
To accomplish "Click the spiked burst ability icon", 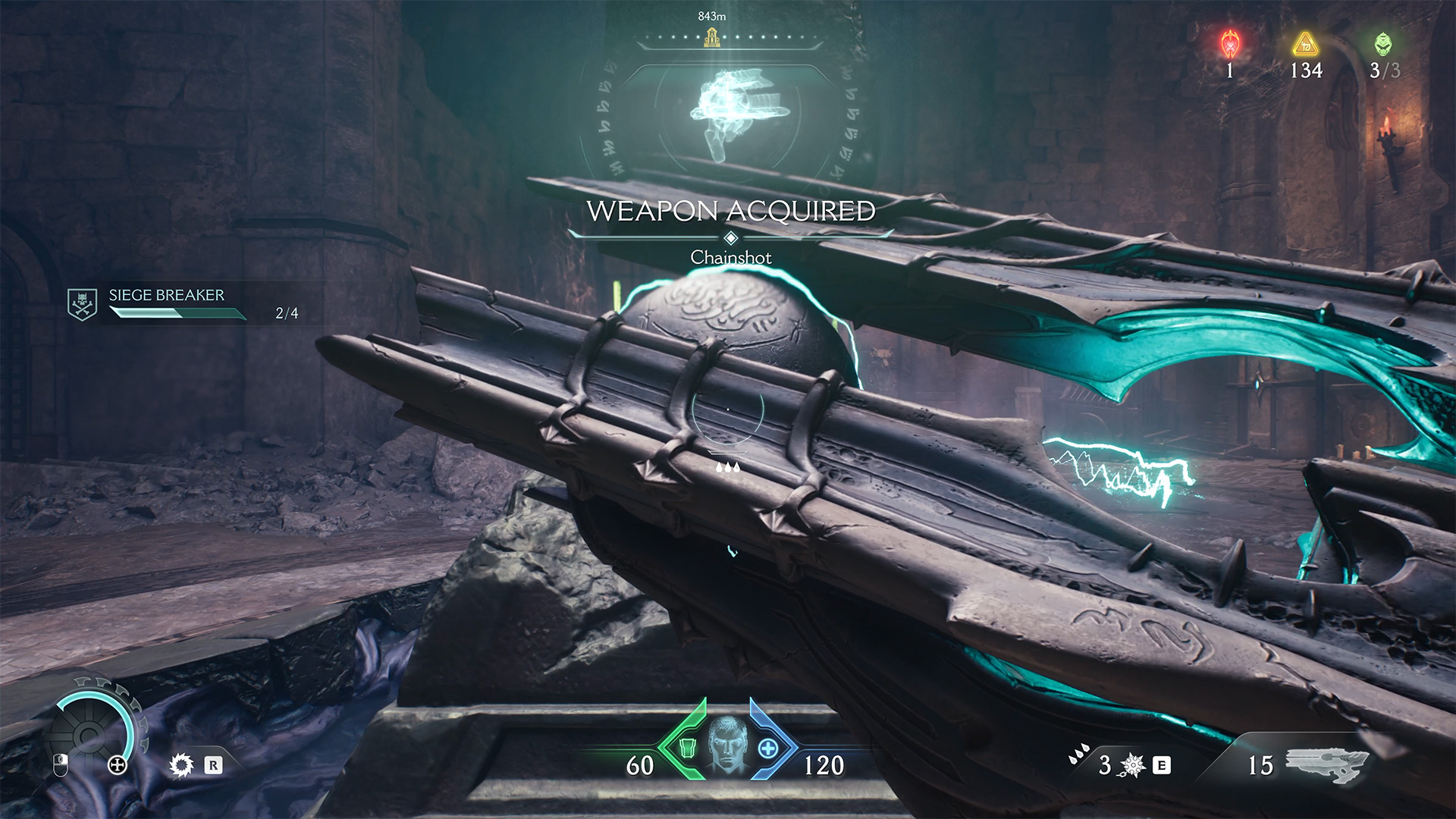I will [1133, 765].
